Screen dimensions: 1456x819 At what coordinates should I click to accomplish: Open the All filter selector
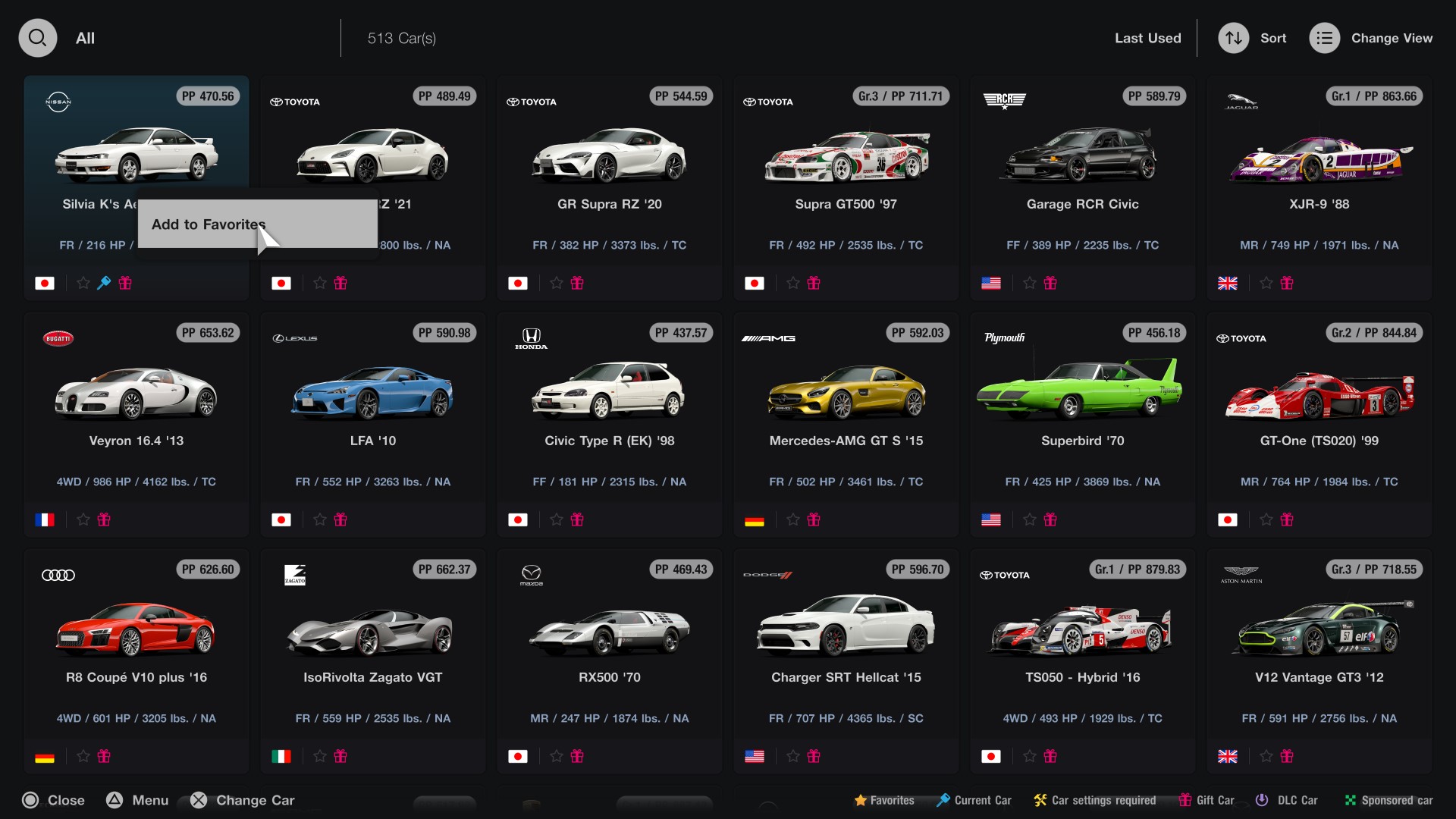[85, 37]
